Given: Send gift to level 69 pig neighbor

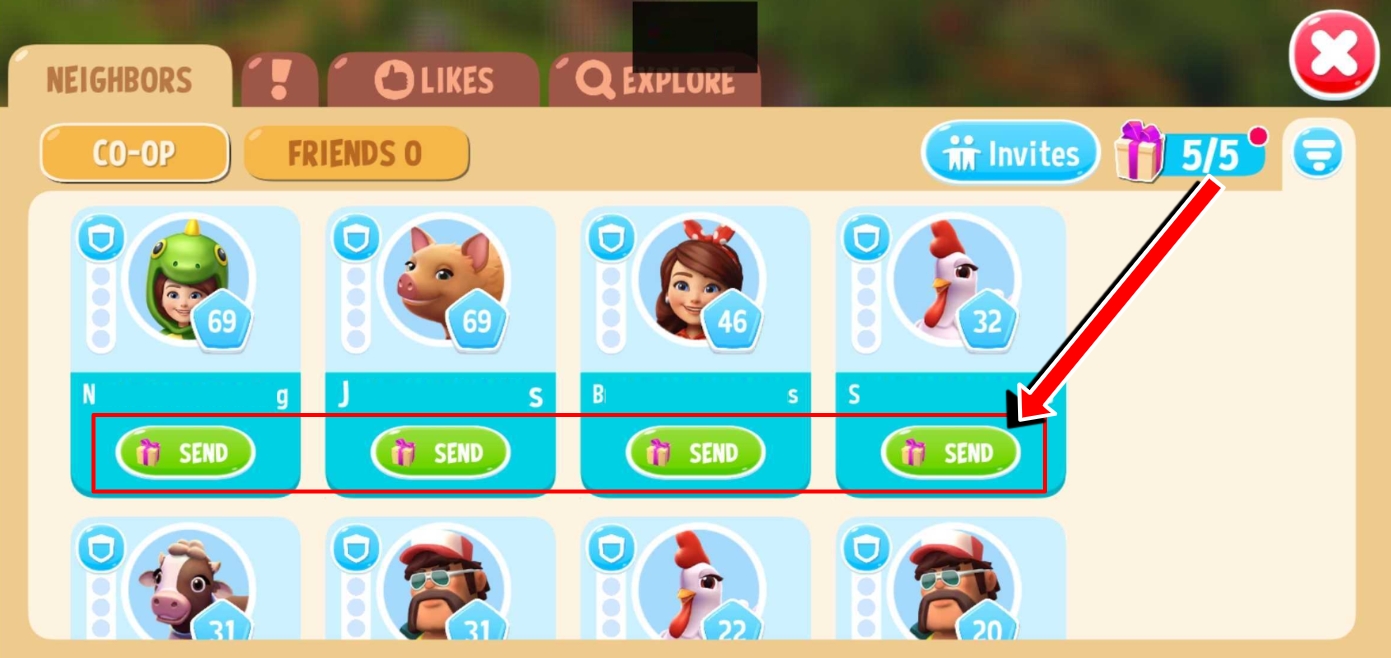Looking at the screenshot, I should coord(440,453).
